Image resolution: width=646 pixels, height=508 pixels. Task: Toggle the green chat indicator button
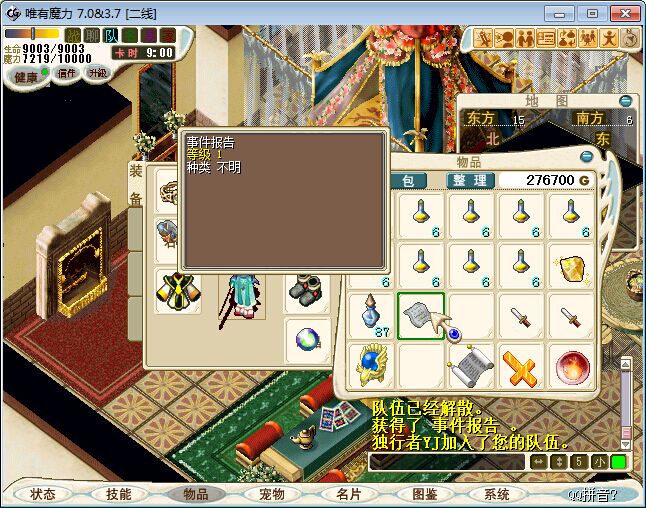pos(619,462)
